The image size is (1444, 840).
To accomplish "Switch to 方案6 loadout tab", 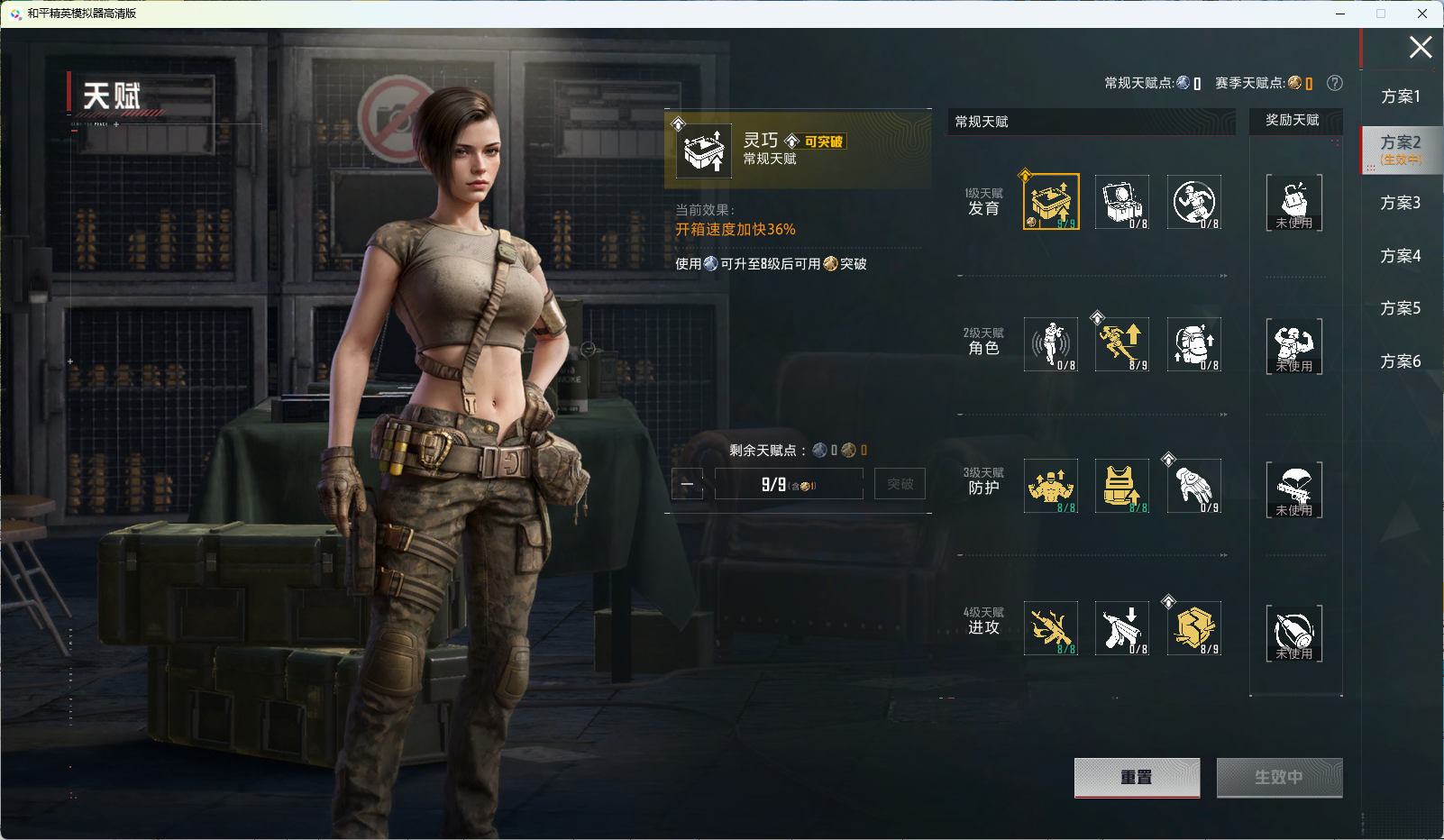I will (1401, 361).
